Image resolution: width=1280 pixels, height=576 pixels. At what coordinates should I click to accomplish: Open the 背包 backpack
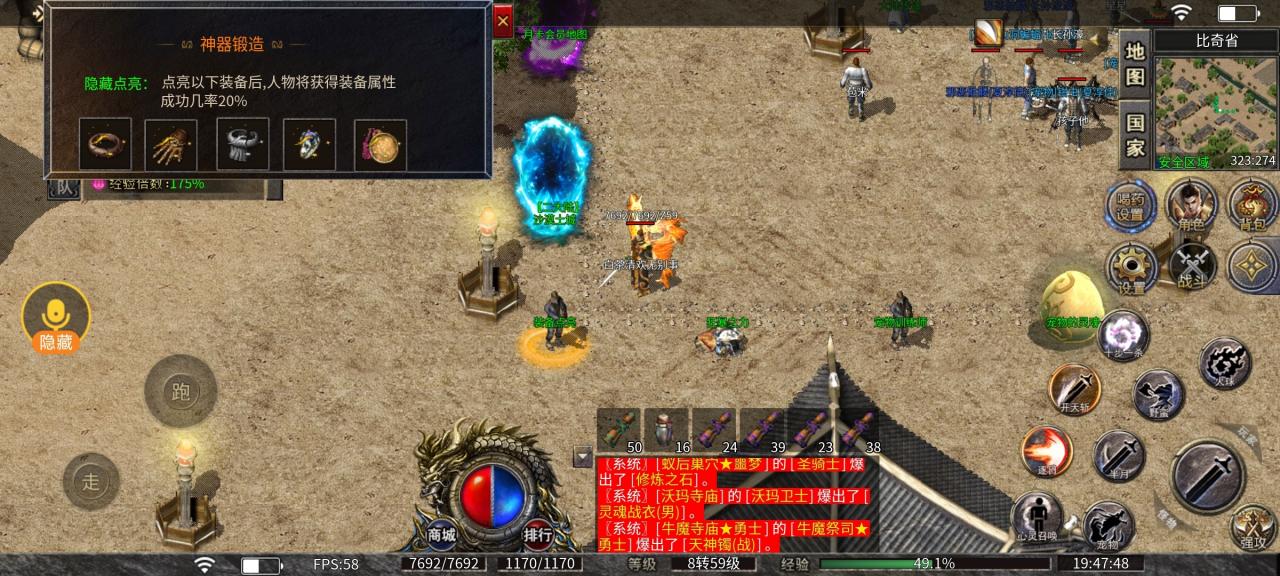point(1252,206)
